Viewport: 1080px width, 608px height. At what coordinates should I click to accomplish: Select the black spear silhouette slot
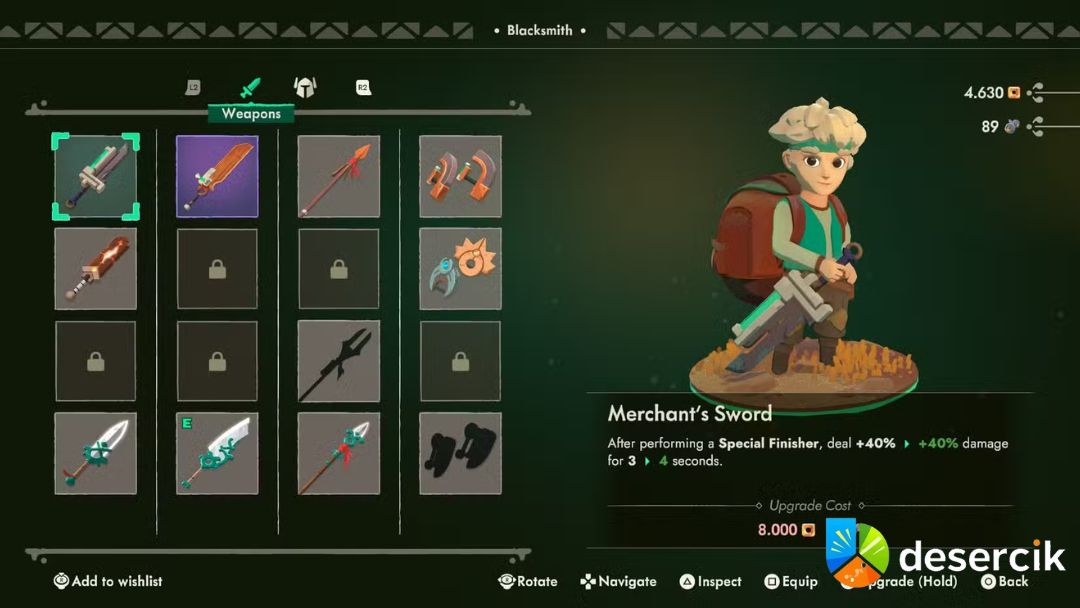(x=339, y=361)
